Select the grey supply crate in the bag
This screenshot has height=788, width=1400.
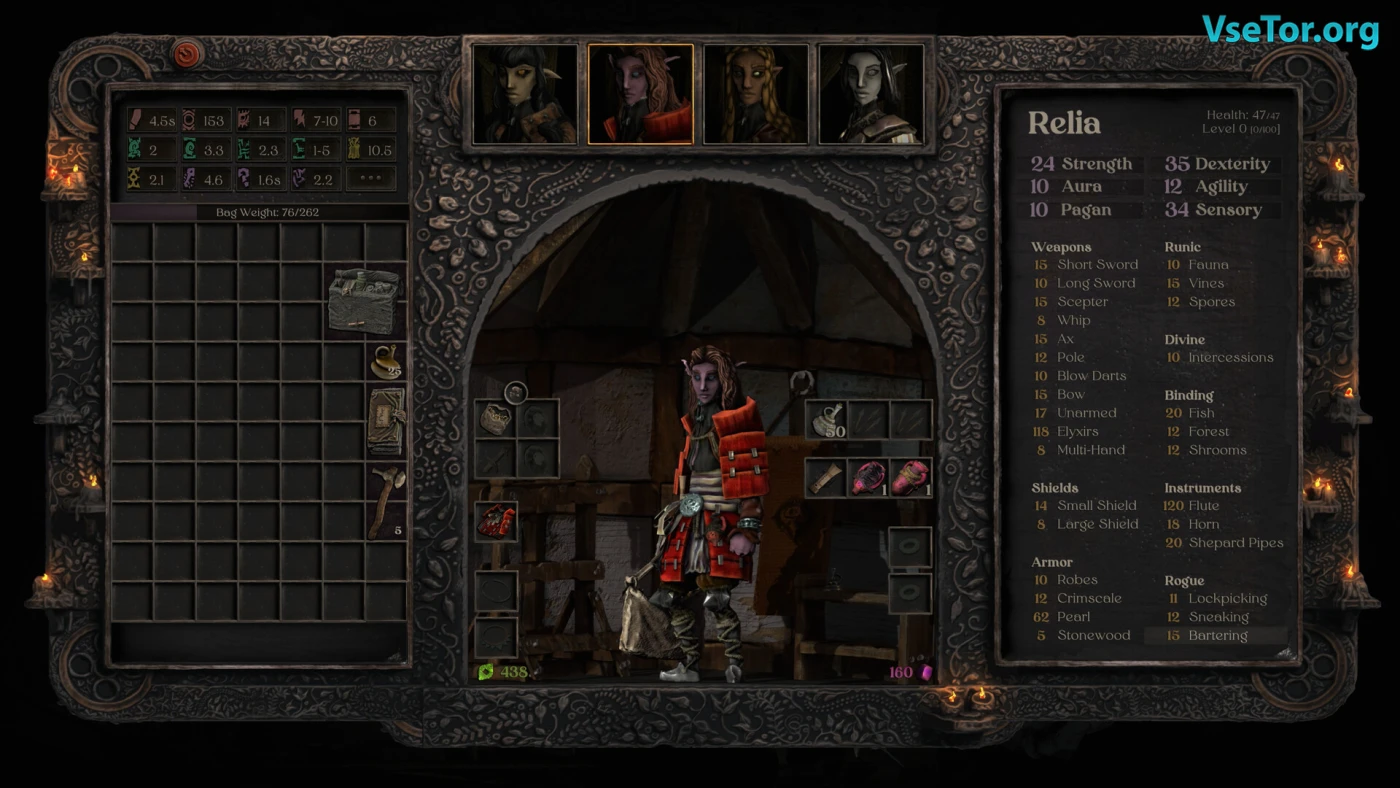pos(365,300)
